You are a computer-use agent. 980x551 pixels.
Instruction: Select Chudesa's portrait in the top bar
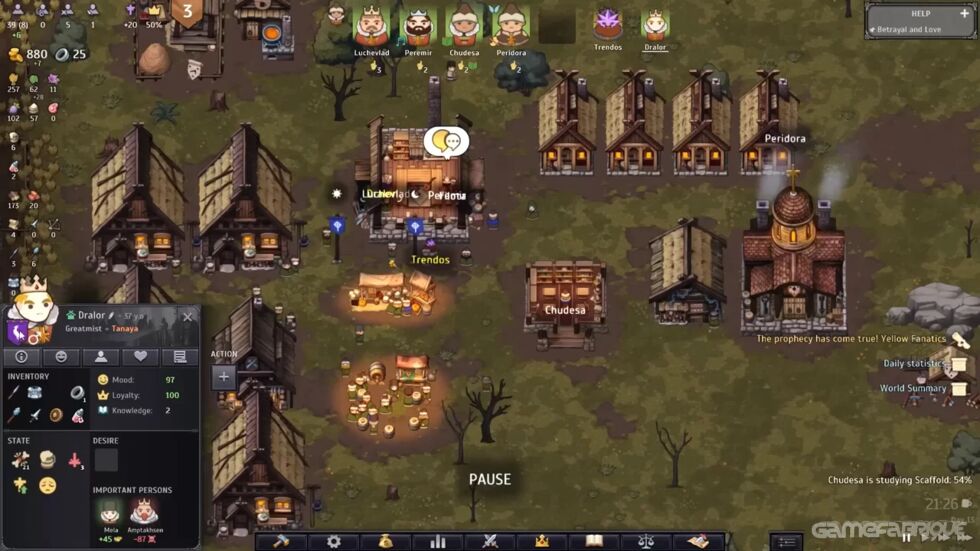[x=464, y=25]
